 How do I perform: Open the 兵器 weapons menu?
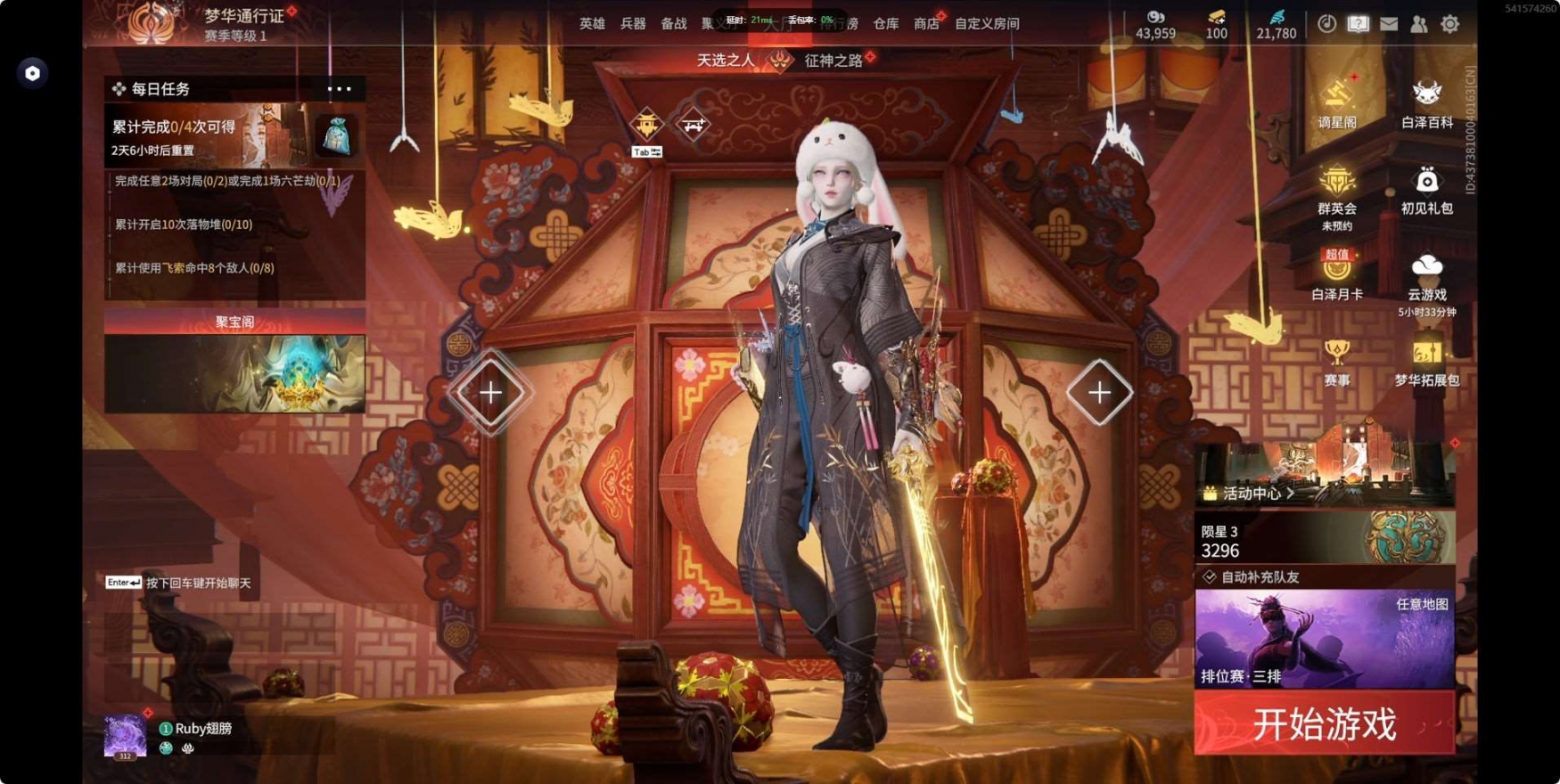(633, 24)
